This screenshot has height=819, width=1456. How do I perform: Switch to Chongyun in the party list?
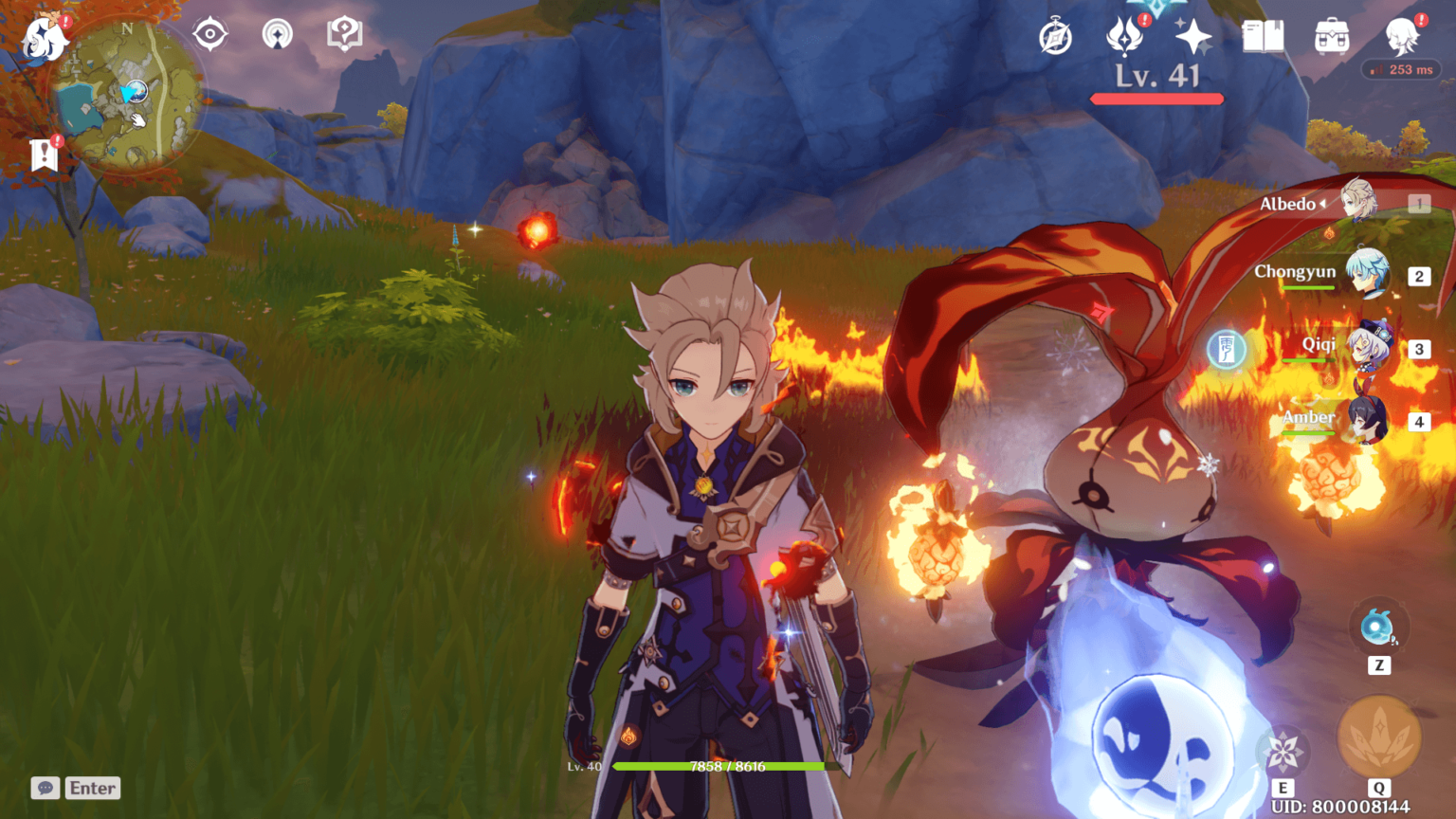tap(1365, 274)
